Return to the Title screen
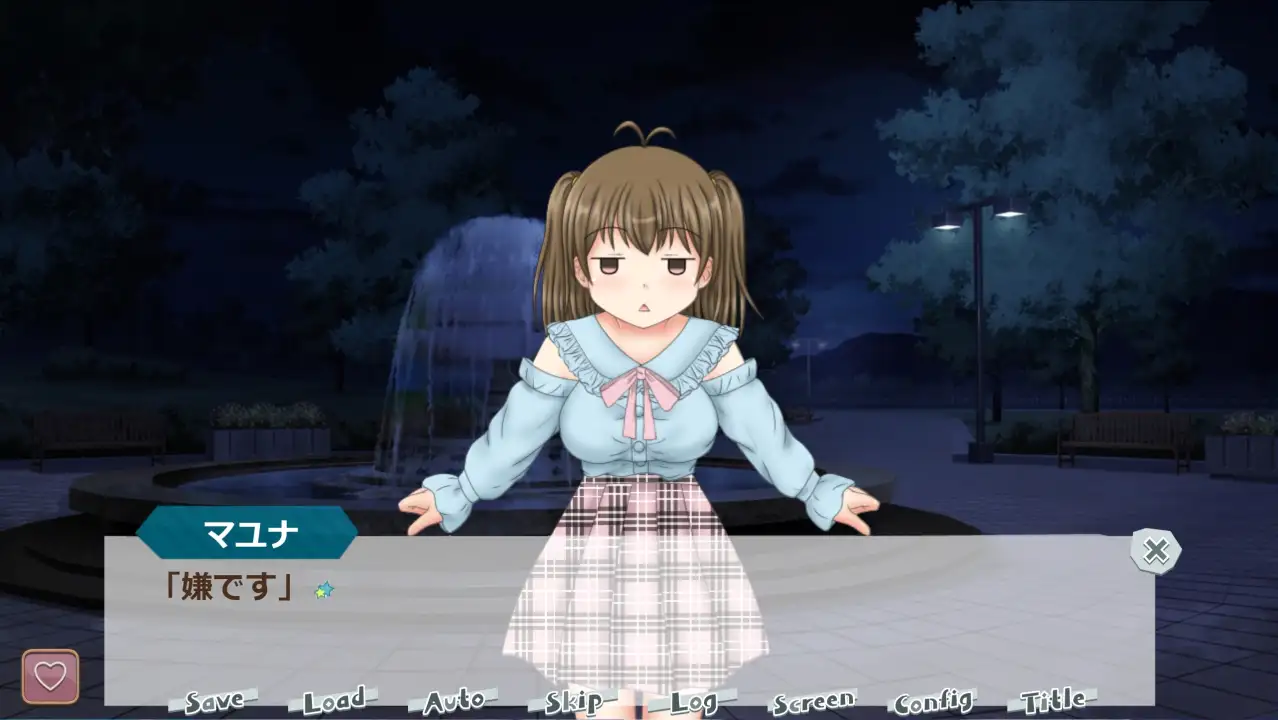This screenshot has height=720, width=1278. [1054, 701]
